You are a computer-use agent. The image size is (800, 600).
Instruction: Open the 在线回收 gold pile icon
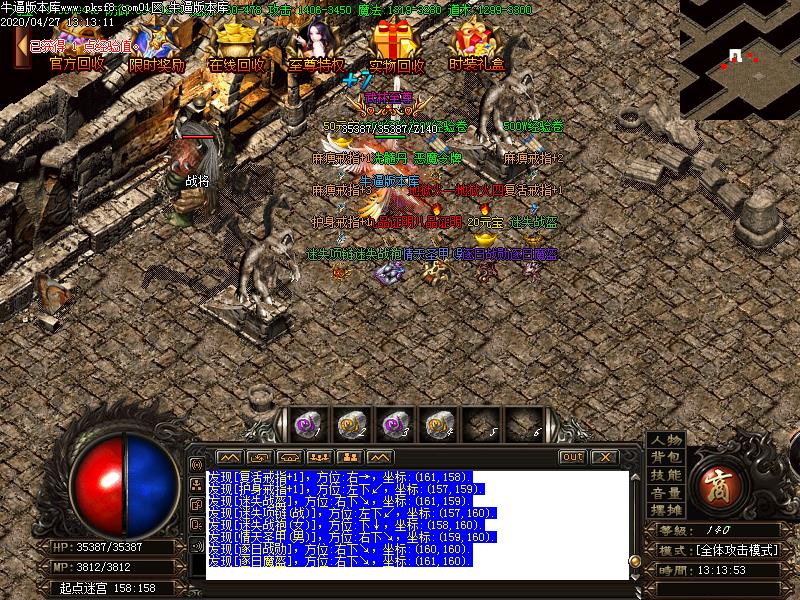coord(237,48)
